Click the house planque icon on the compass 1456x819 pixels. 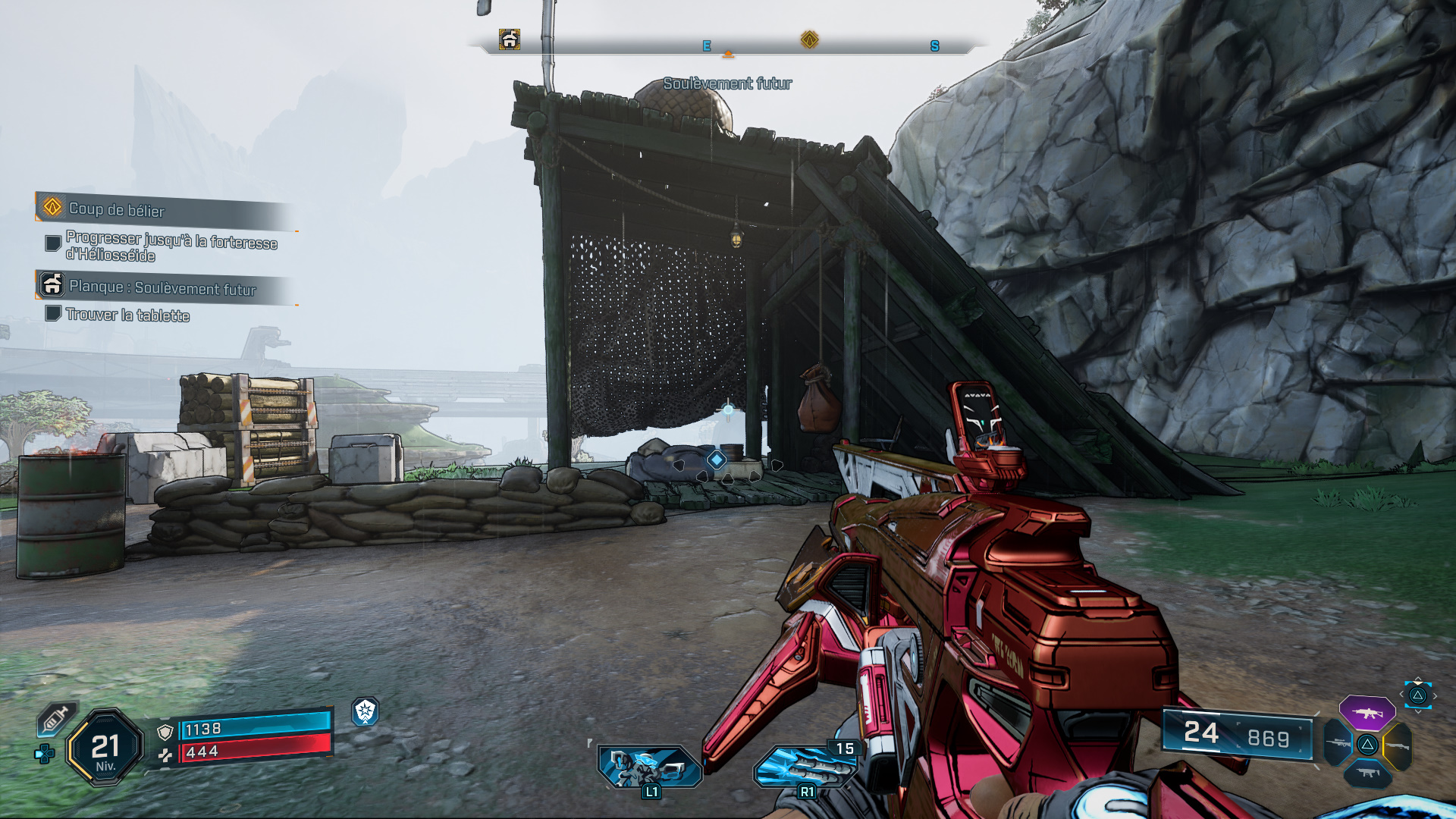pos(510,38)
